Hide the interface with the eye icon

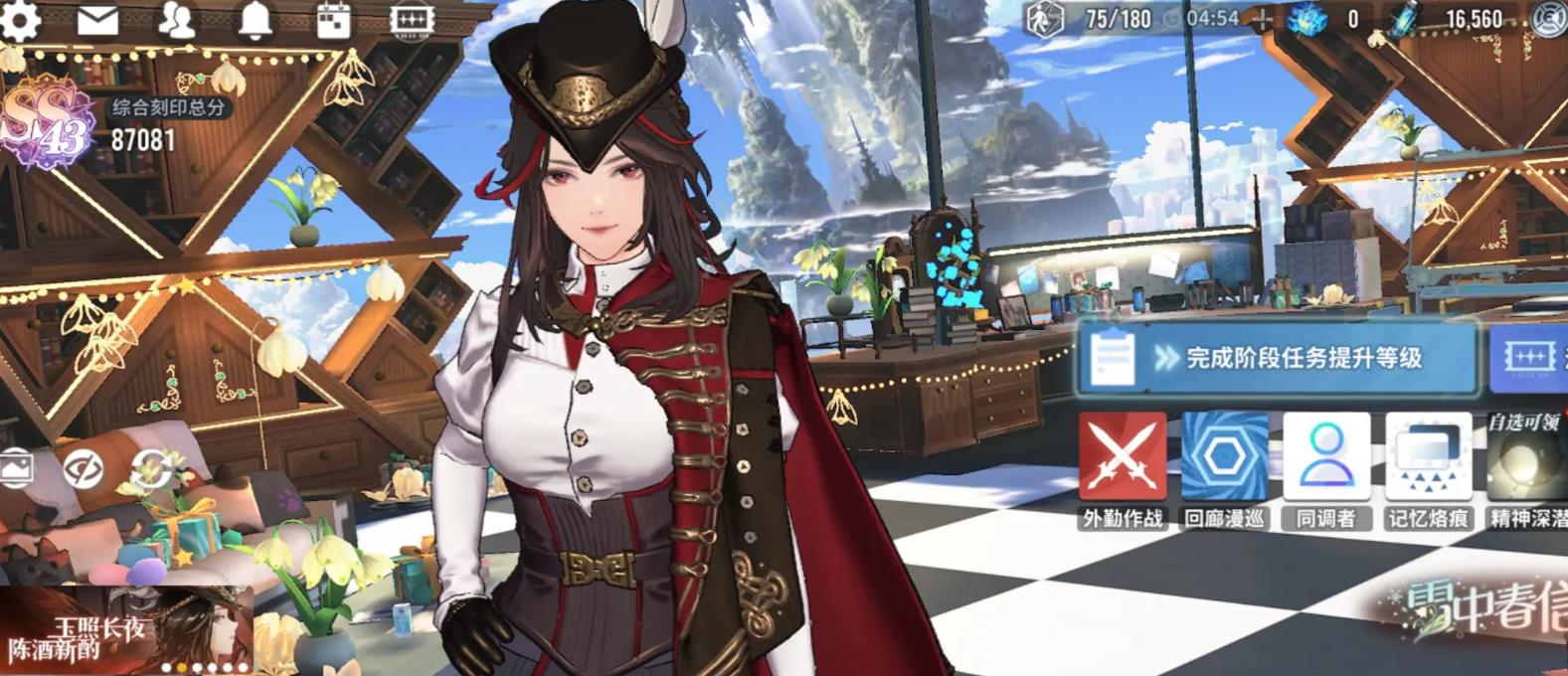84,468
